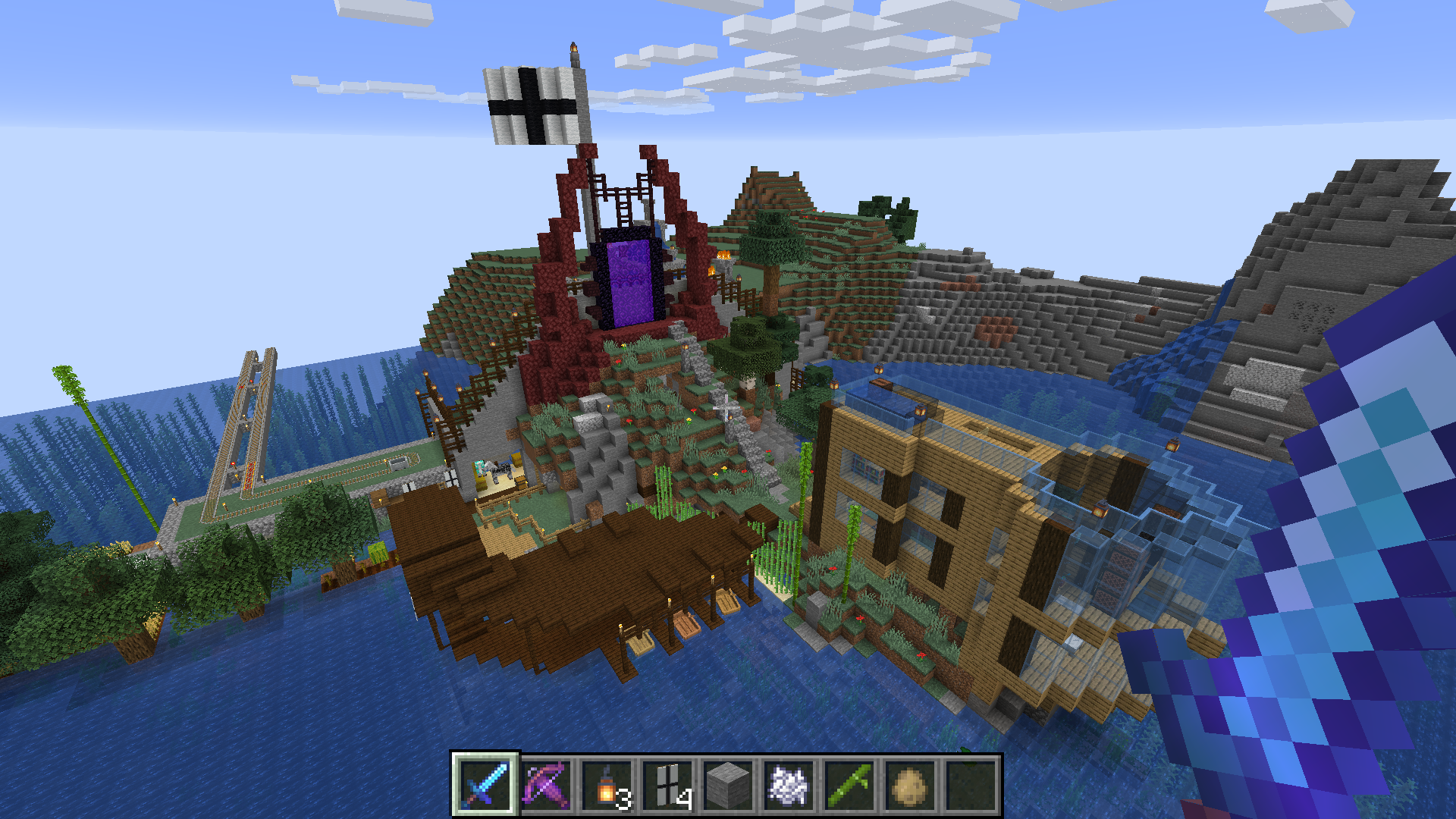Equip the green bamboo item
Image resolution: width=1456 pixels, height=819 pixels.
coord(849,785)
